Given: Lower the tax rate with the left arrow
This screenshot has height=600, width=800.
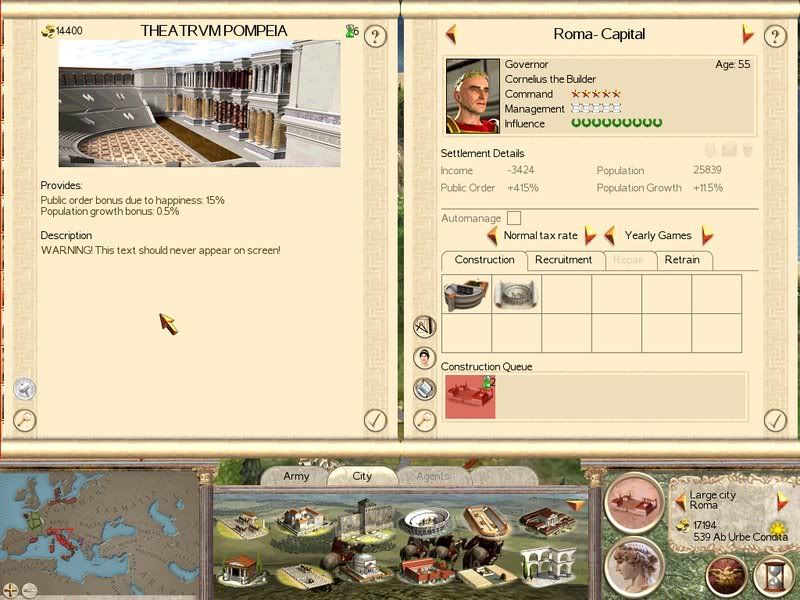Looking at the screenshot, I should click(492, 236).
